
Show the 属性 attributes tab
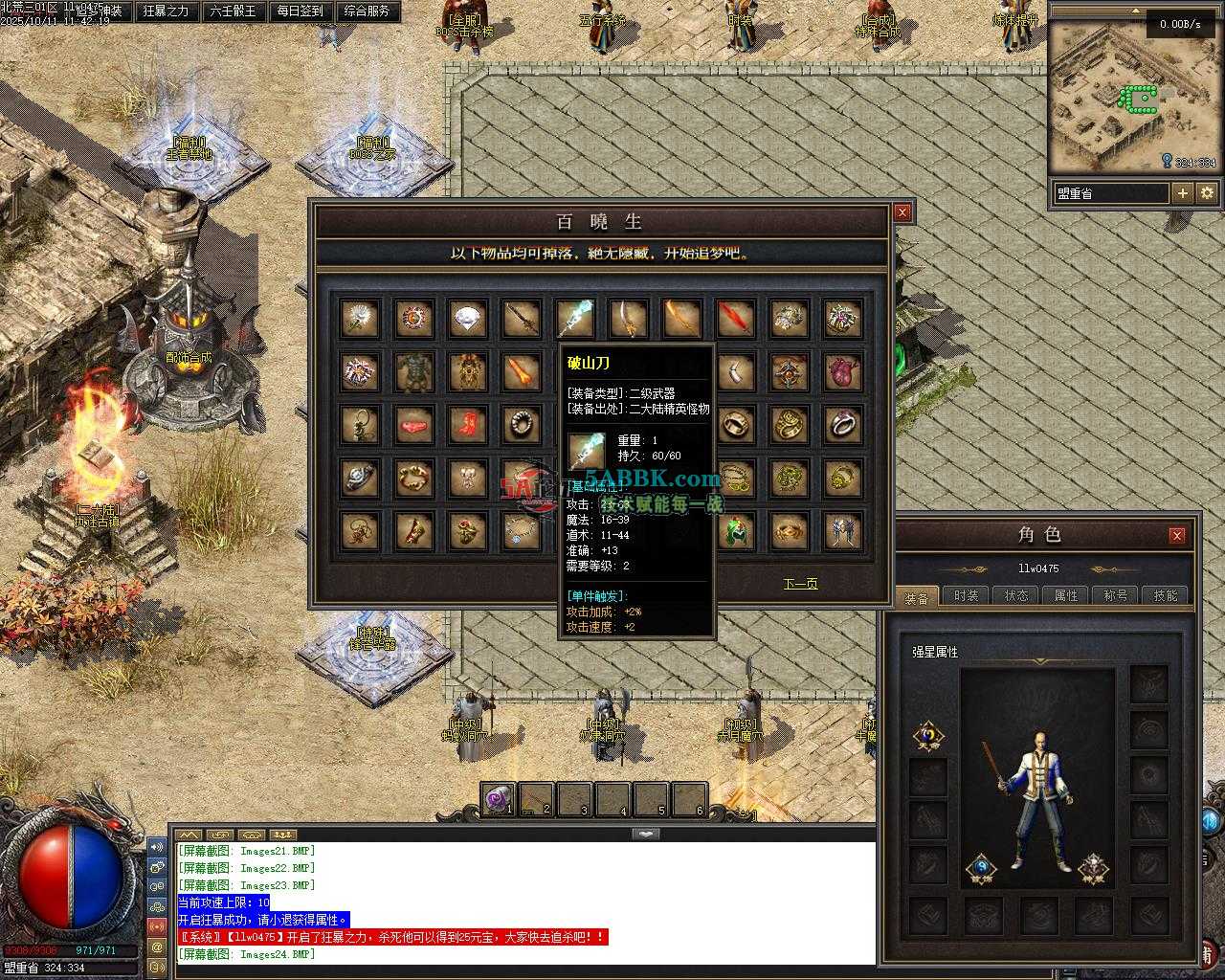tap(1066, 595)
